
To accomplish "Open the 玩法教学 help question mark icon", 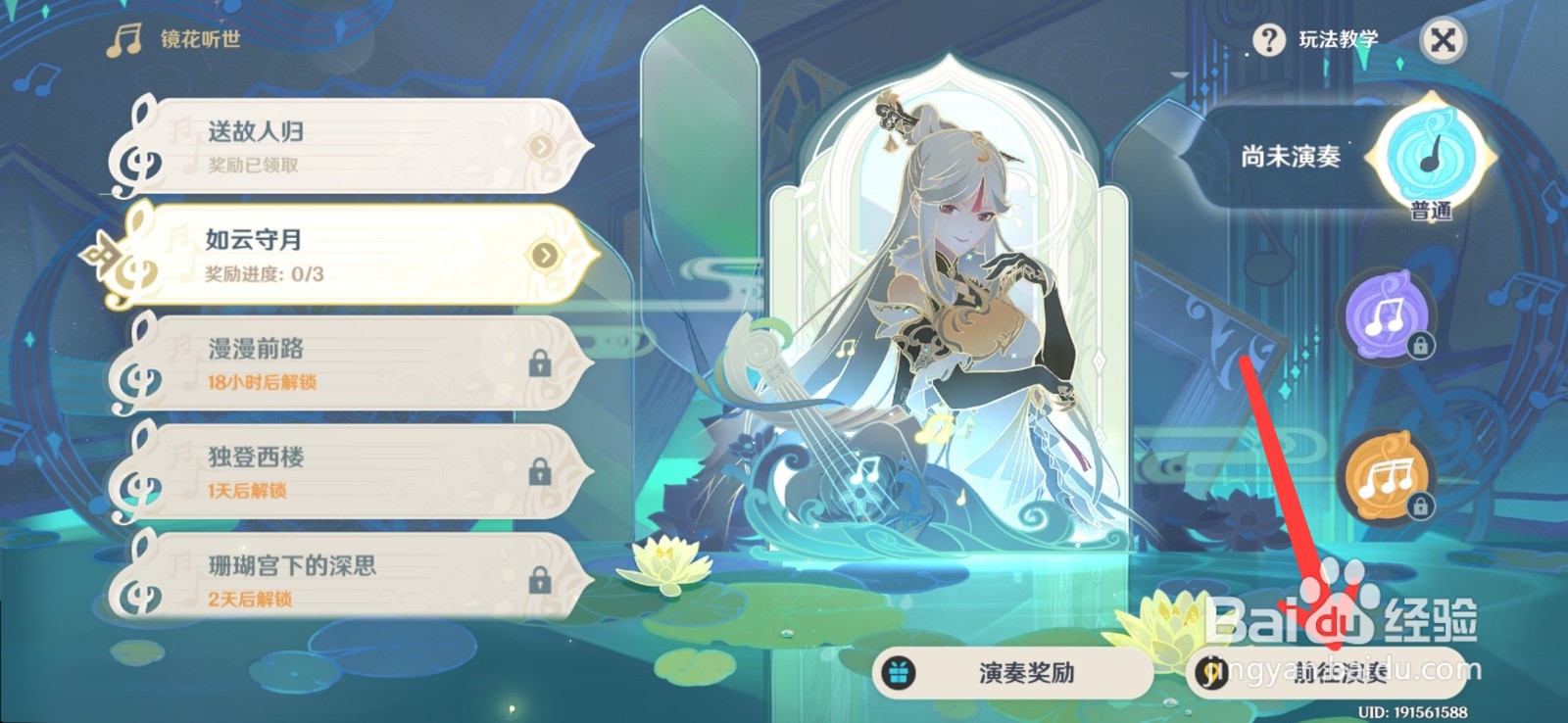I will click(1271, 41).
